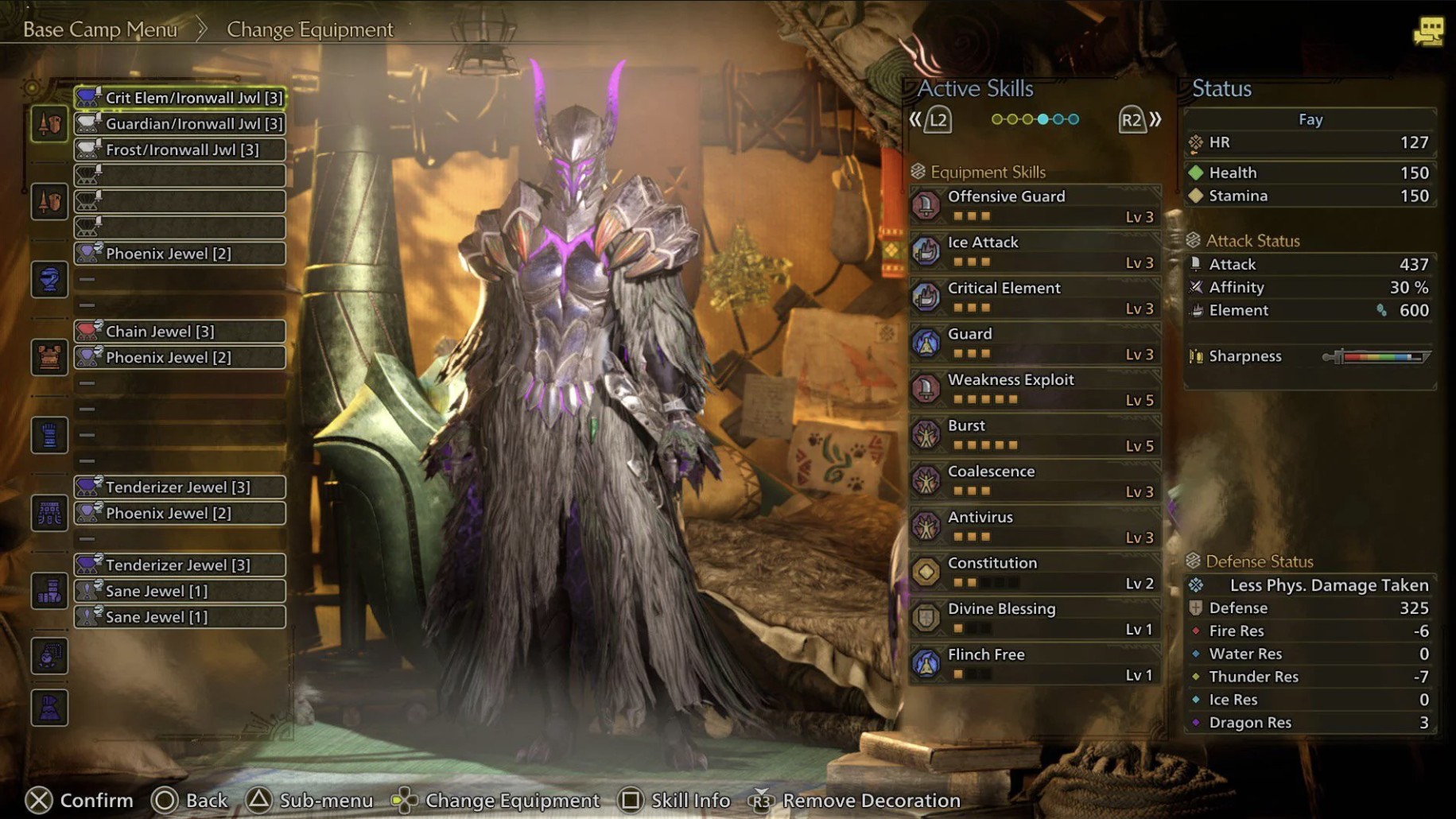Viewport: 1456px width, 819px height.
Task: Toggle to the first skill page dot
Action: click(996, 118)
